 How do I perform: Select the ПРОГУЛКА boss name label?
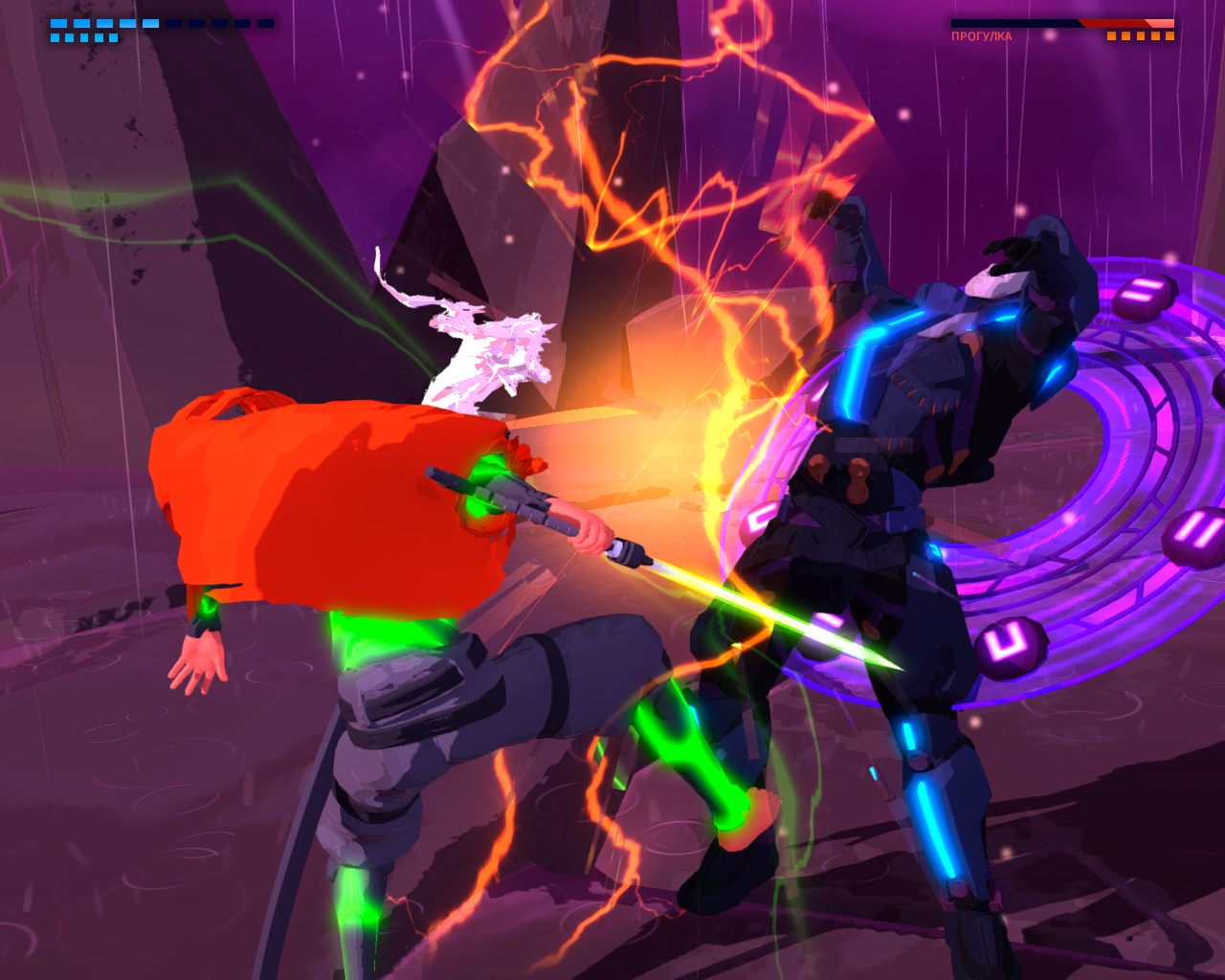tap(981, 35)
